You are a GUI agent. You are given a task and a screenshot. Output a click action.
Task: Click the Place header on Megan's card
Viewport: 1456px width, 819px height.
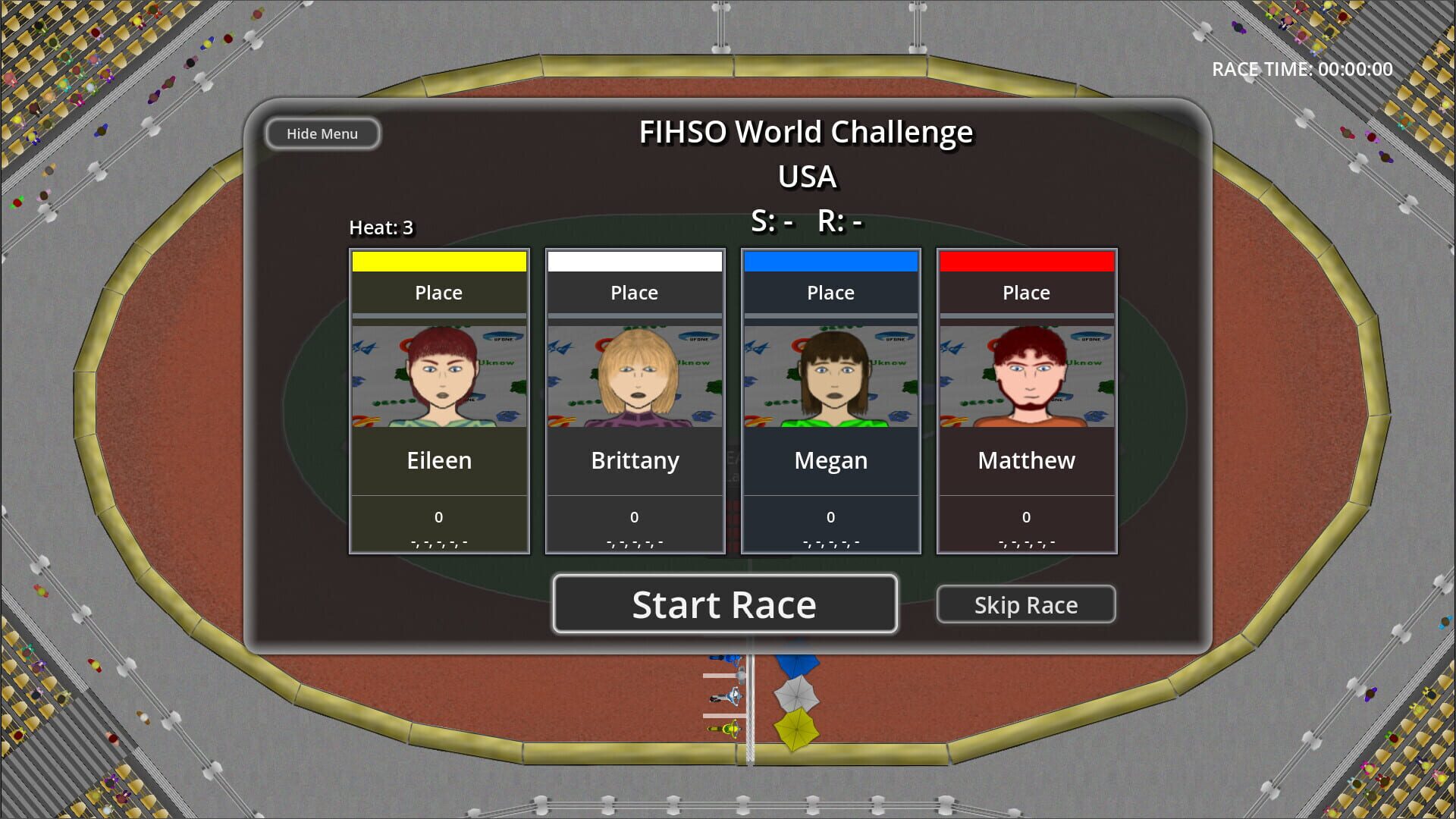(830, 292)
